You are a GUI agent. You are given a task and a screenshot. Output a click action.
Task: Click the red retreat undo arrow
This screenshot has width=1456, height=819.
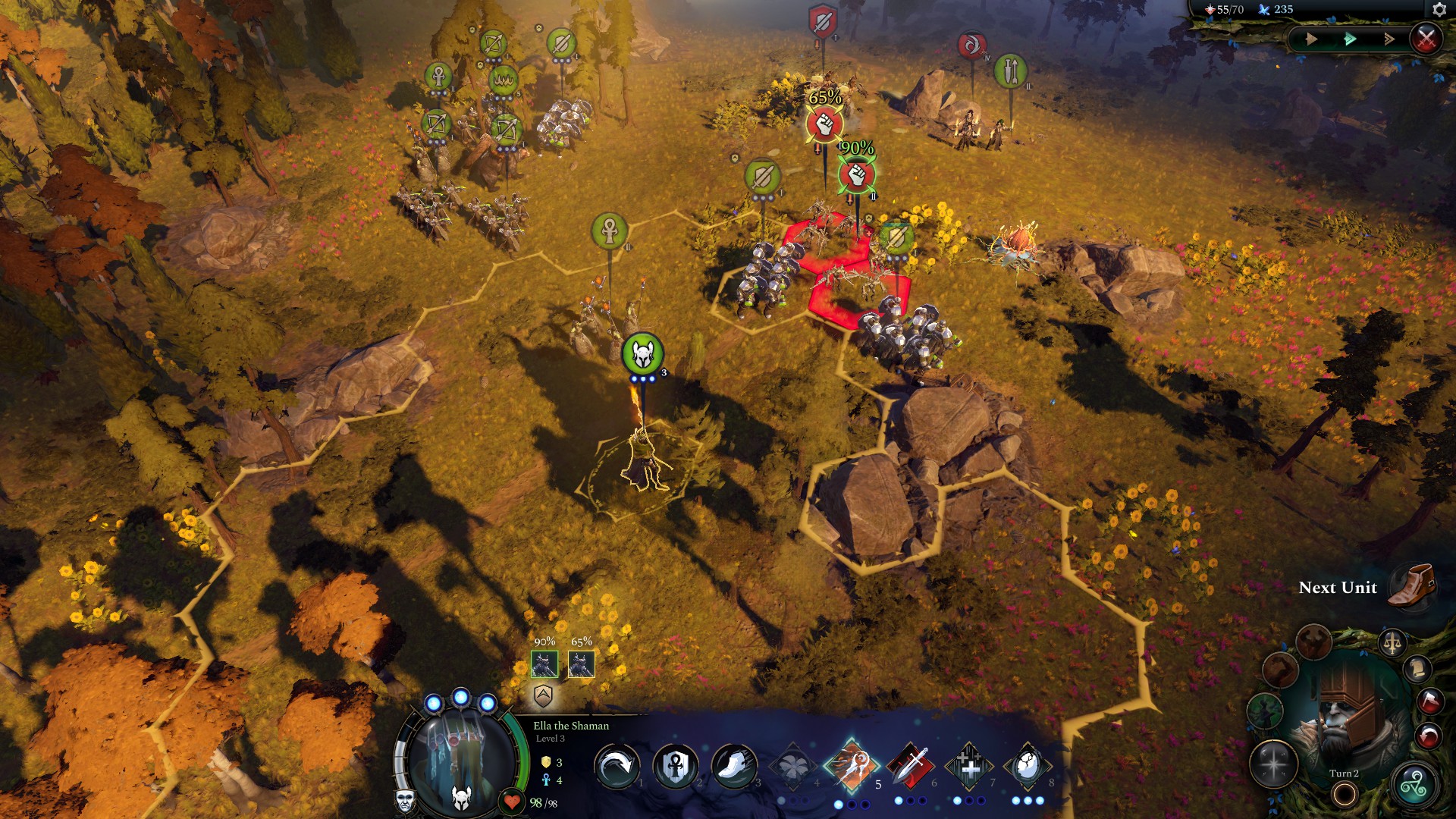tap(1429, 734)
